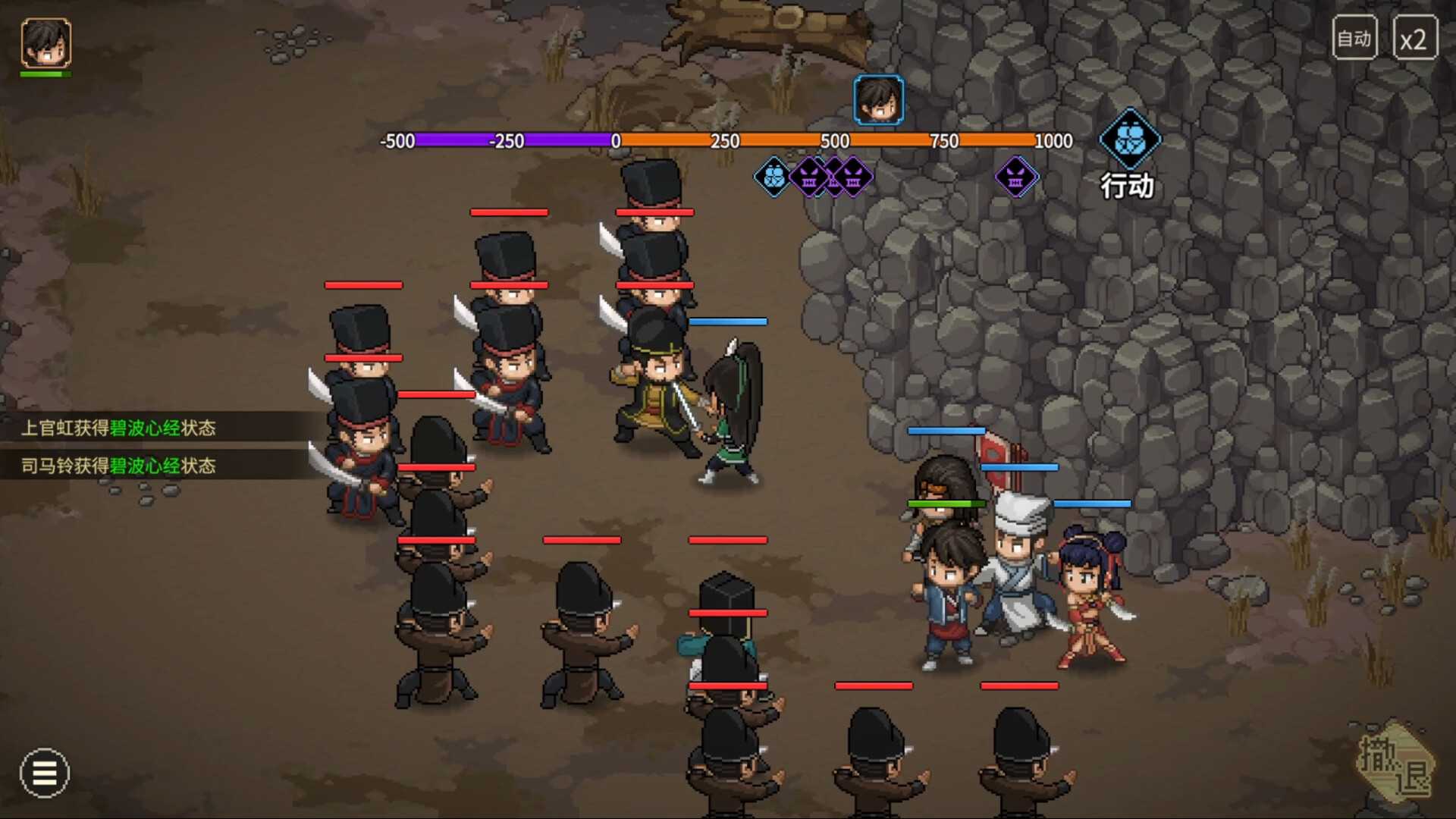
Task: Toggle the 自动 auto-battle button
Action: pos(1354,38)
